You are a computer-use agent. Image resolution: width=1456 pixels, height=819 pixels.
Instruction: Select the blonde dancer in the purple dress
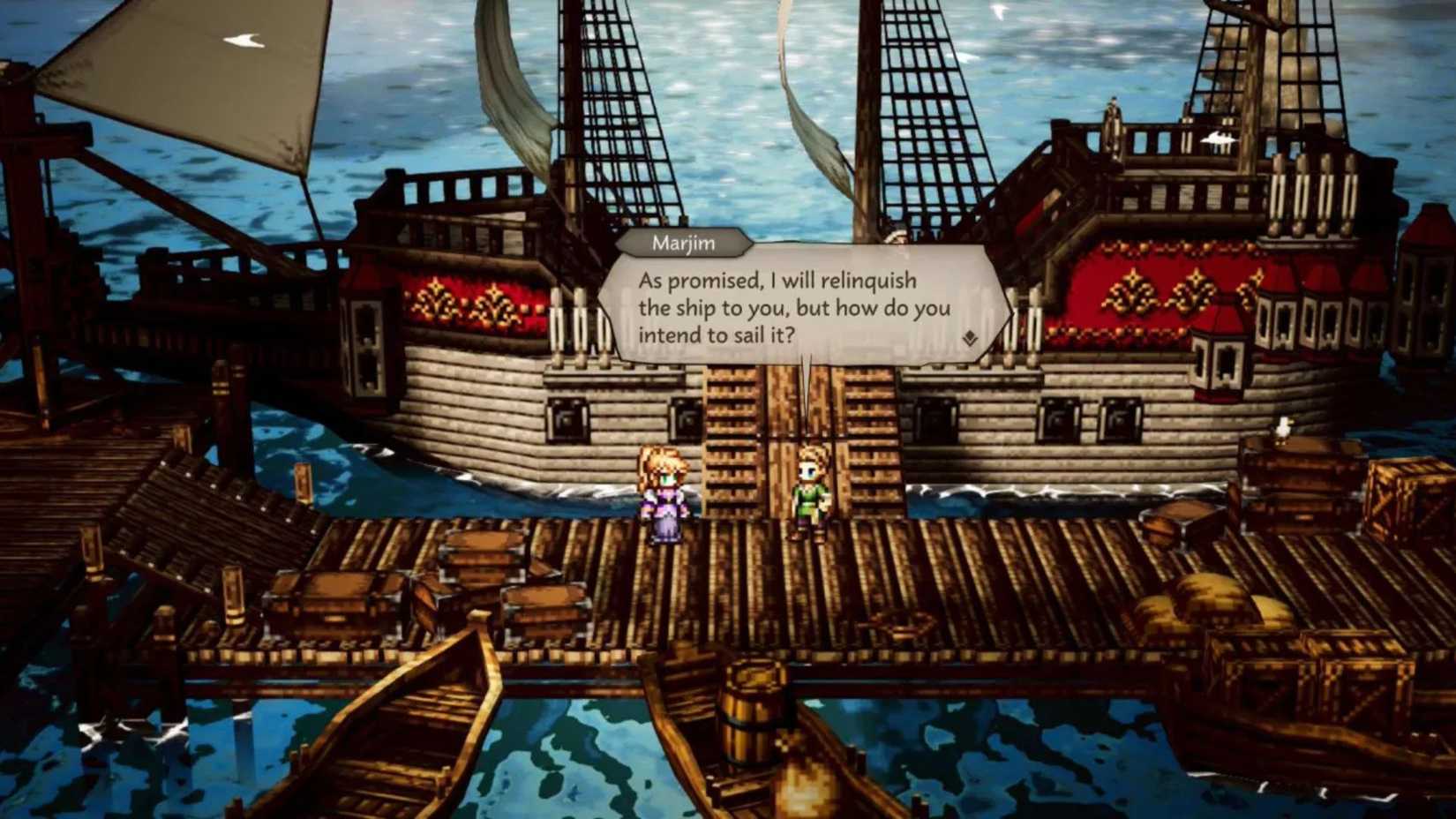tap(666, 494)
